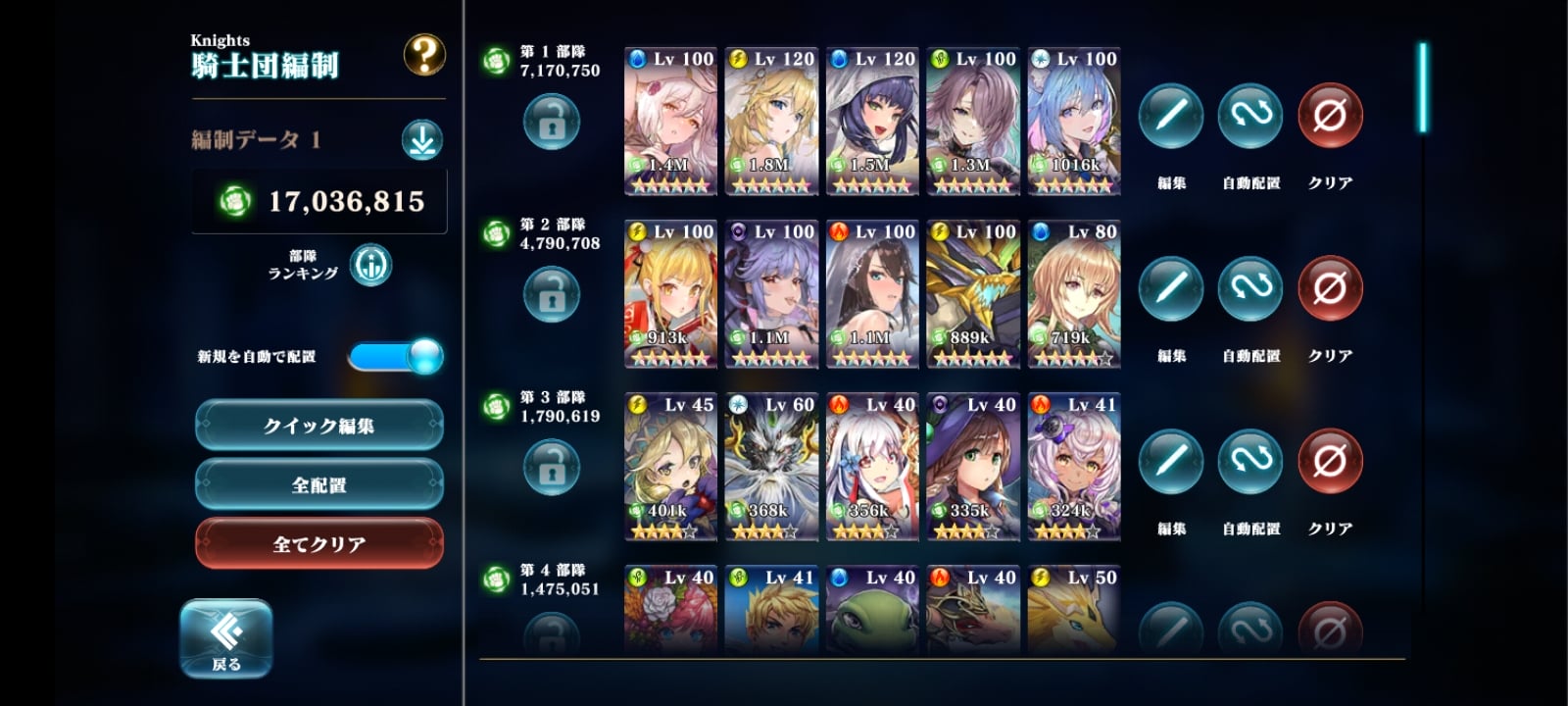Click the formation data download icon
The height and width of the screenshot is (706, 1568).
[x=422, y=140]
